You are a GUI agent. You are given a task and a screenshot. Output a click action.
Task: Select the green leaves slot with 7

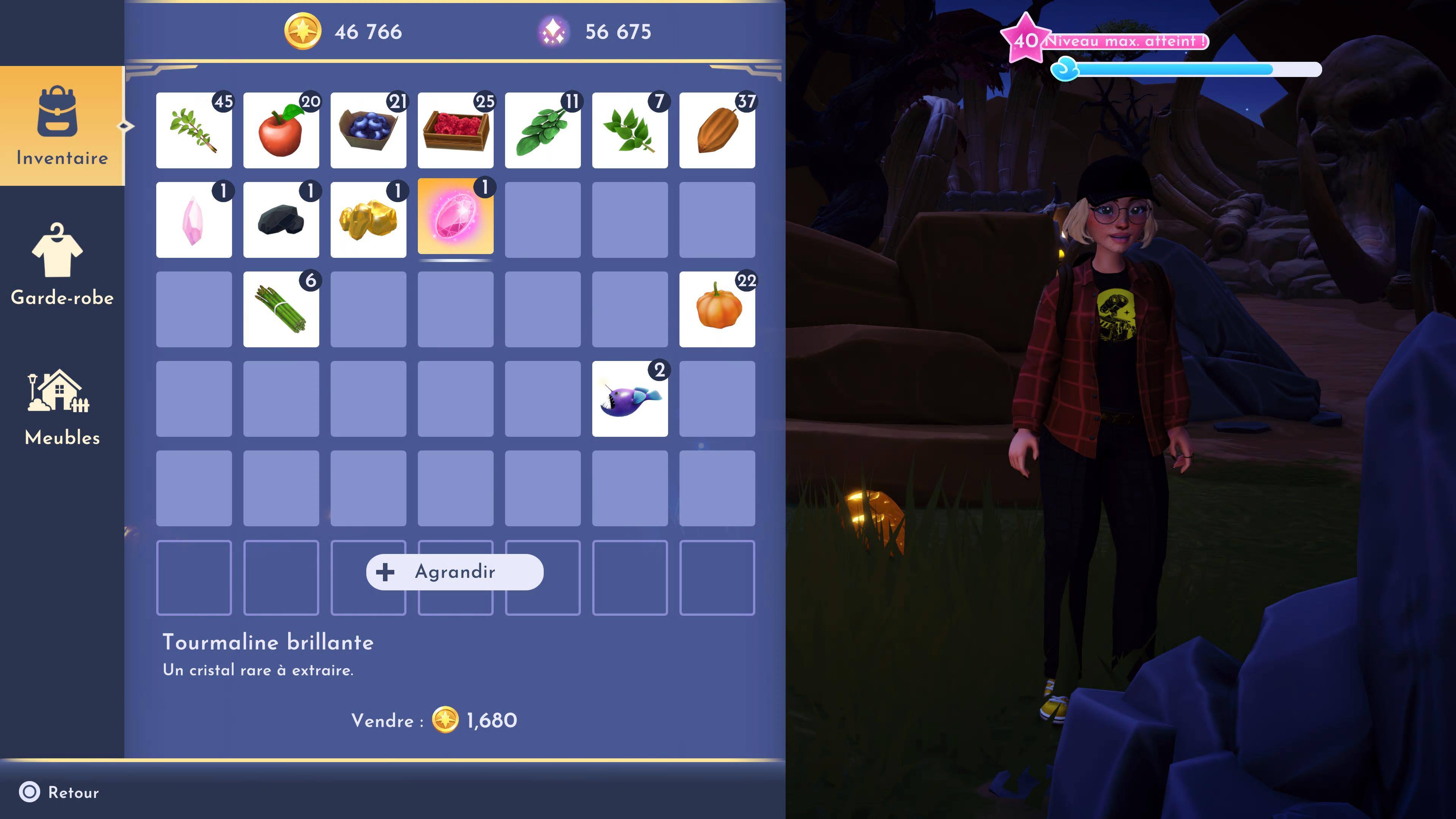[630, 130]
